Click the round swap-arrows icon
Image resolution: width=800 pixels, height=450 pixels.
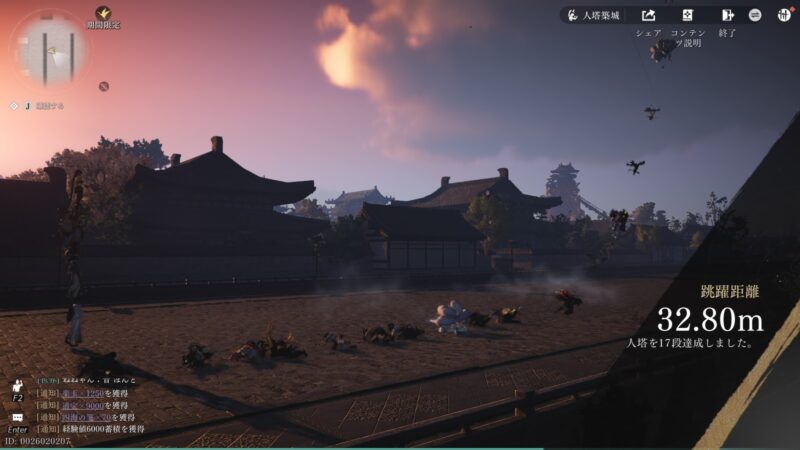[x=755, y=16]
